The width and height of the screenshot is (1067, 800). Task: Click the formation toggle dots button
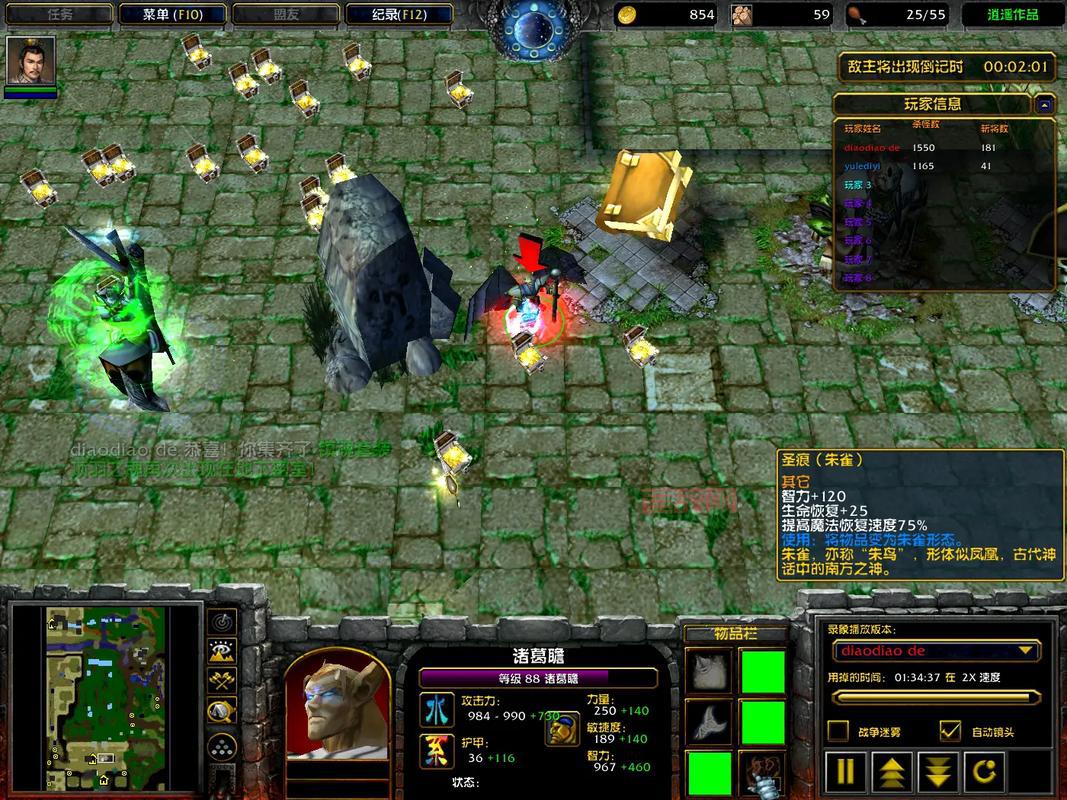coord(222,746)
